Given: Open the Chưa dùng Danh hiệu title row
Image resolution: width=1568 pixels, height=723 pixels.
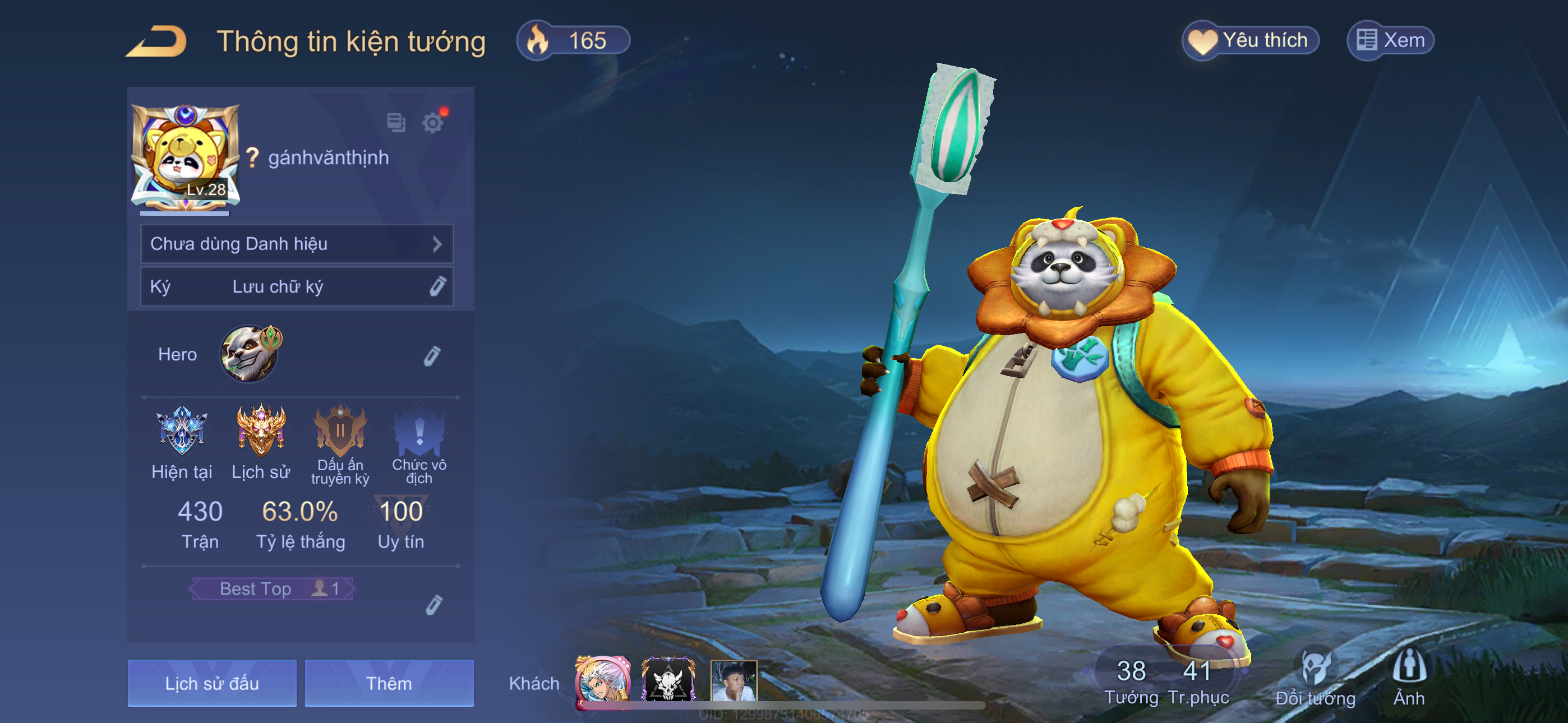Looking at the screenshot, I should pos(297,244).
